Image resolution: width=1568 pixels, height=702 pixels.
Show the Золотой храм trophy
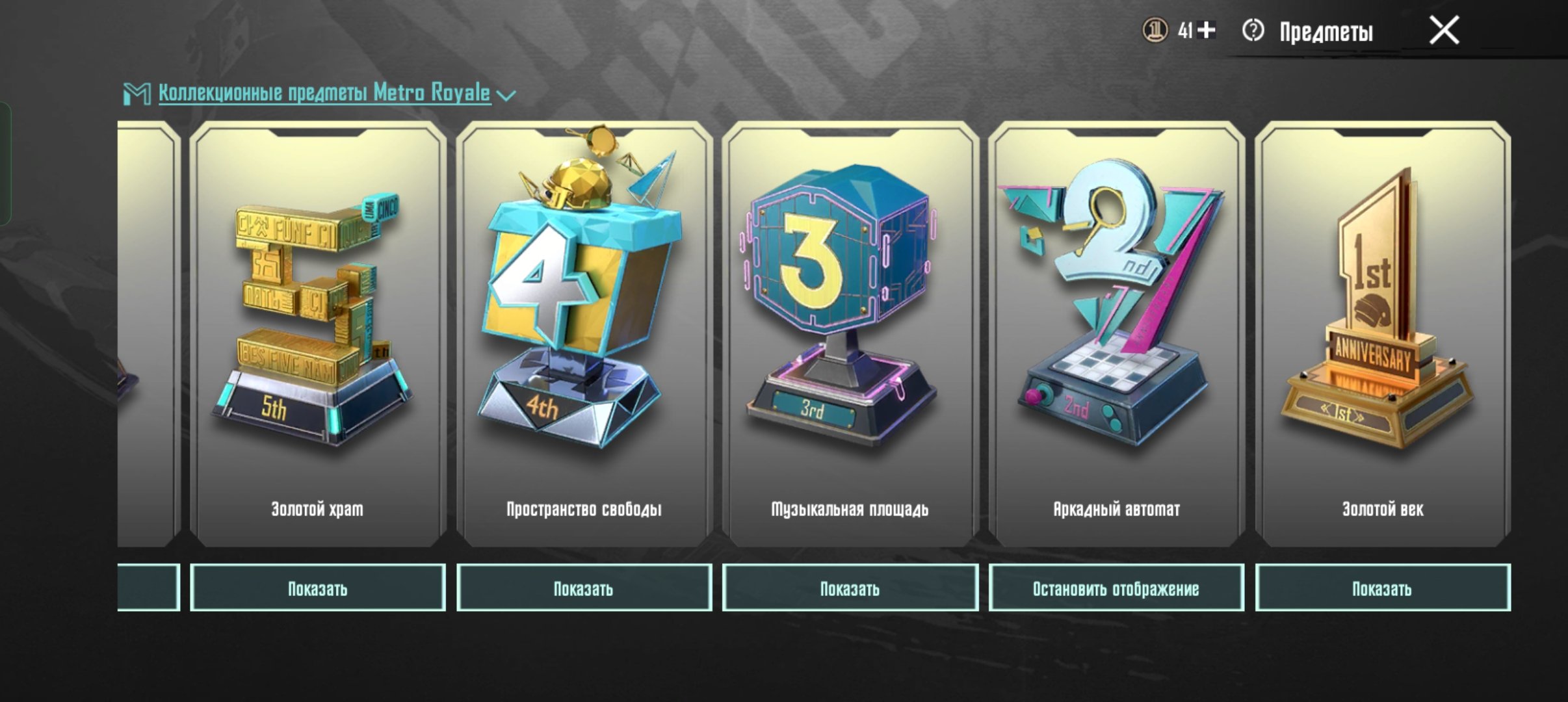coord(317,588)
